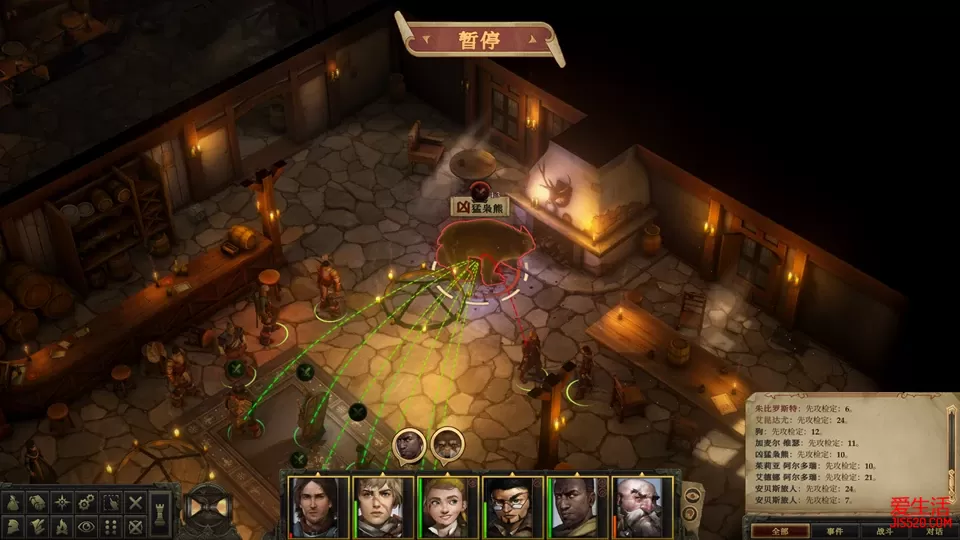Click the combat log scrollbar
This screenshot has width=960, height=540.
click(951, 440)
